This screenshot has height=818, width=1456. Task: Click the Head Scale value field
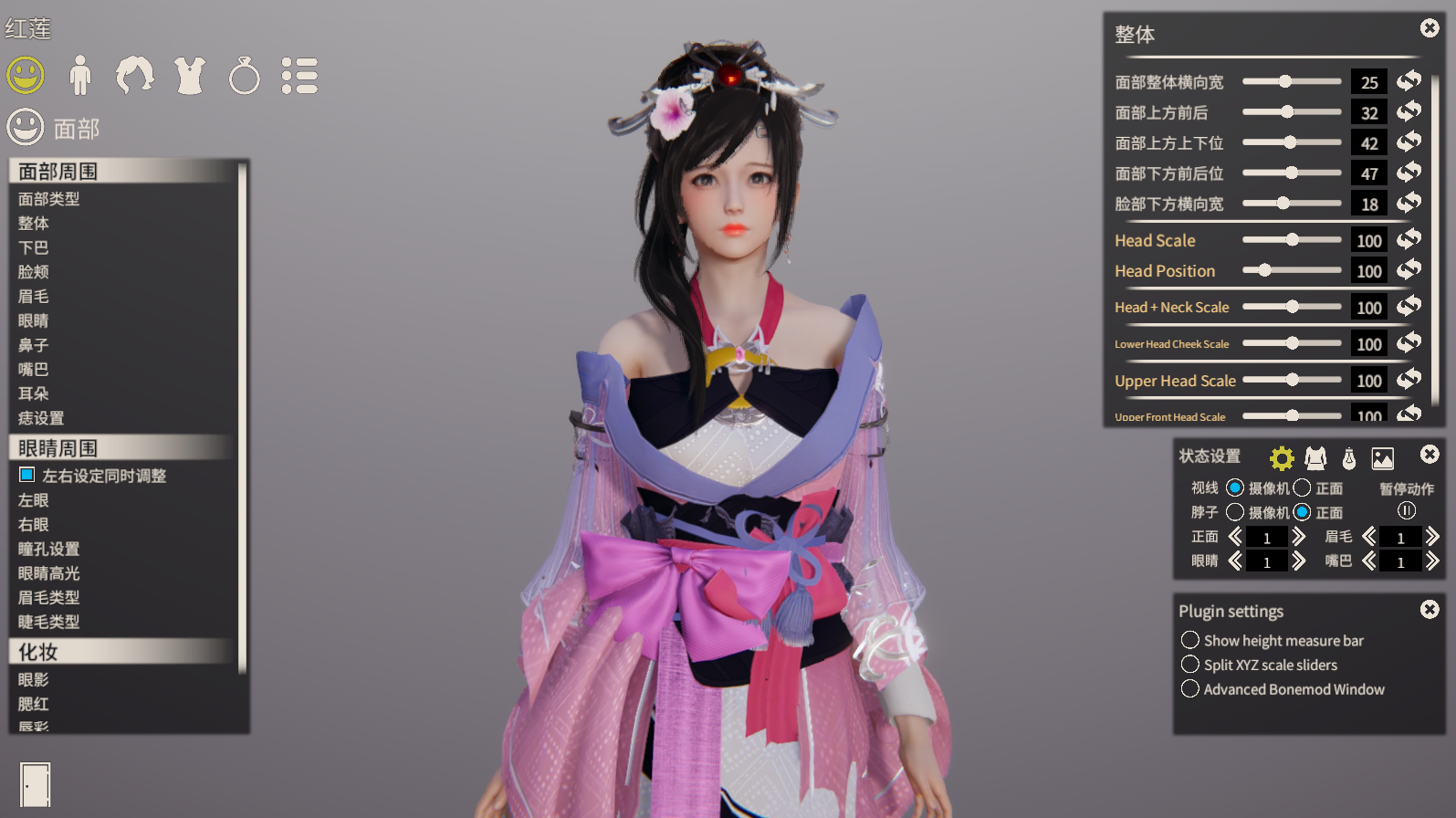1368,241
